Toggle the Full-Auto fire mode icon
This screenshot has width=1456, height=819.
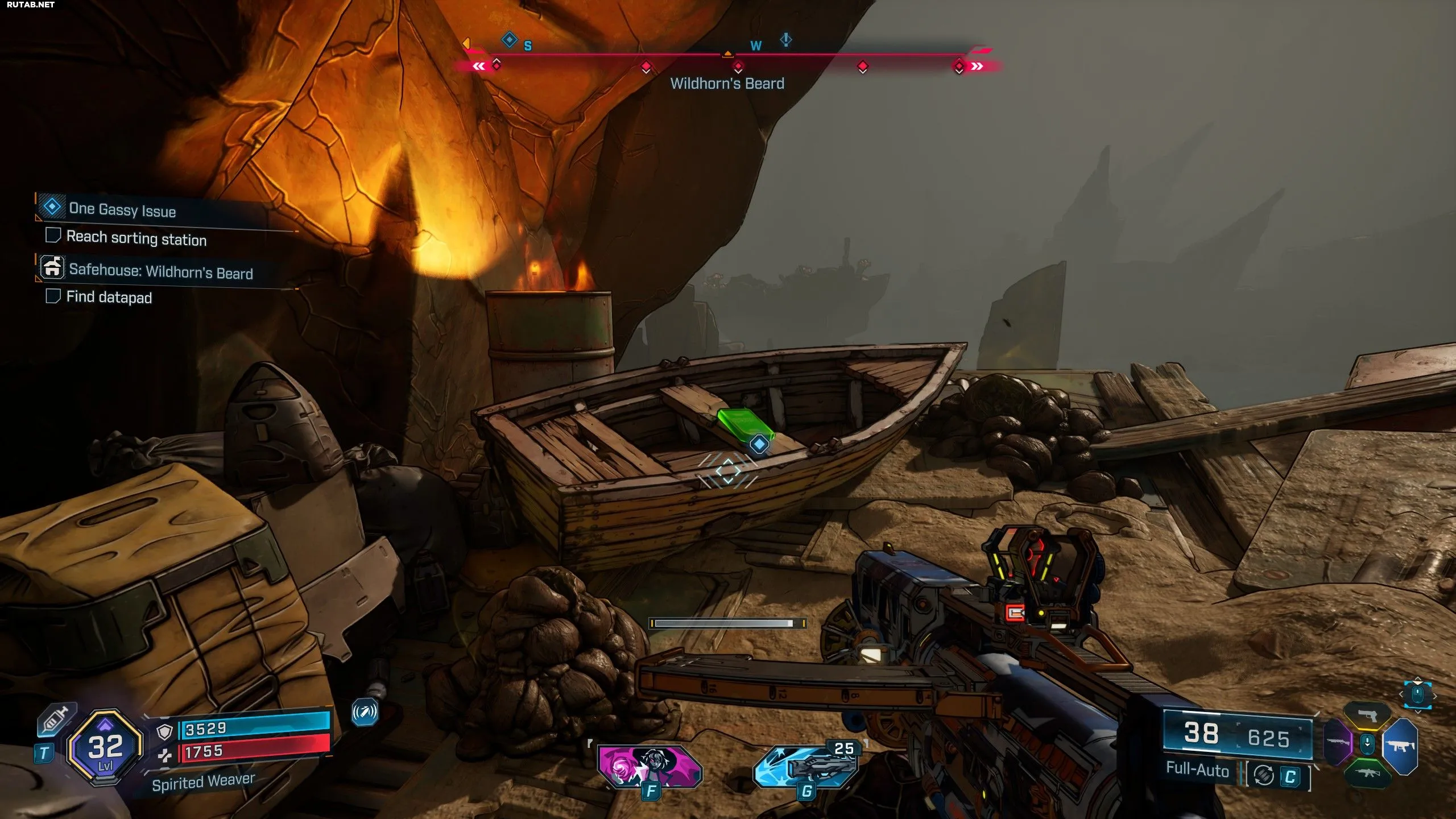[1264, 775]
